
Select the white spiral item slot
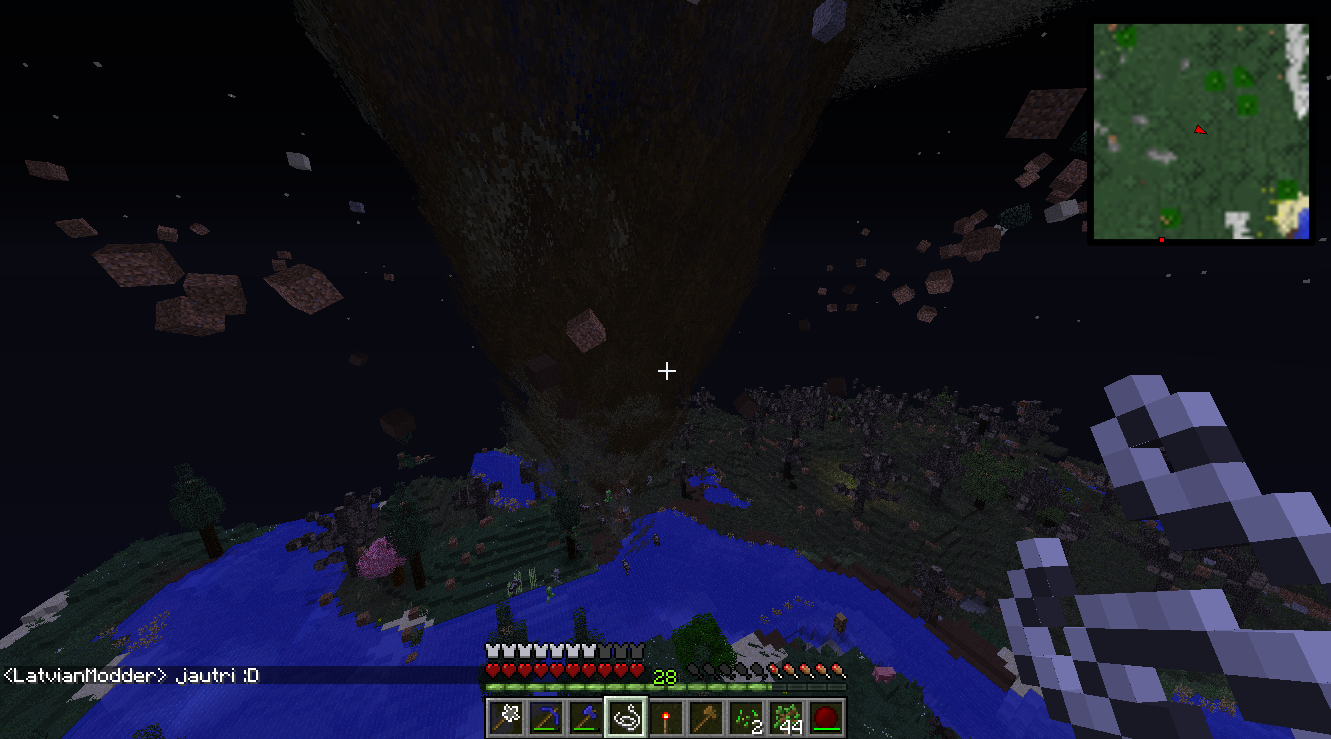(627, 717)
